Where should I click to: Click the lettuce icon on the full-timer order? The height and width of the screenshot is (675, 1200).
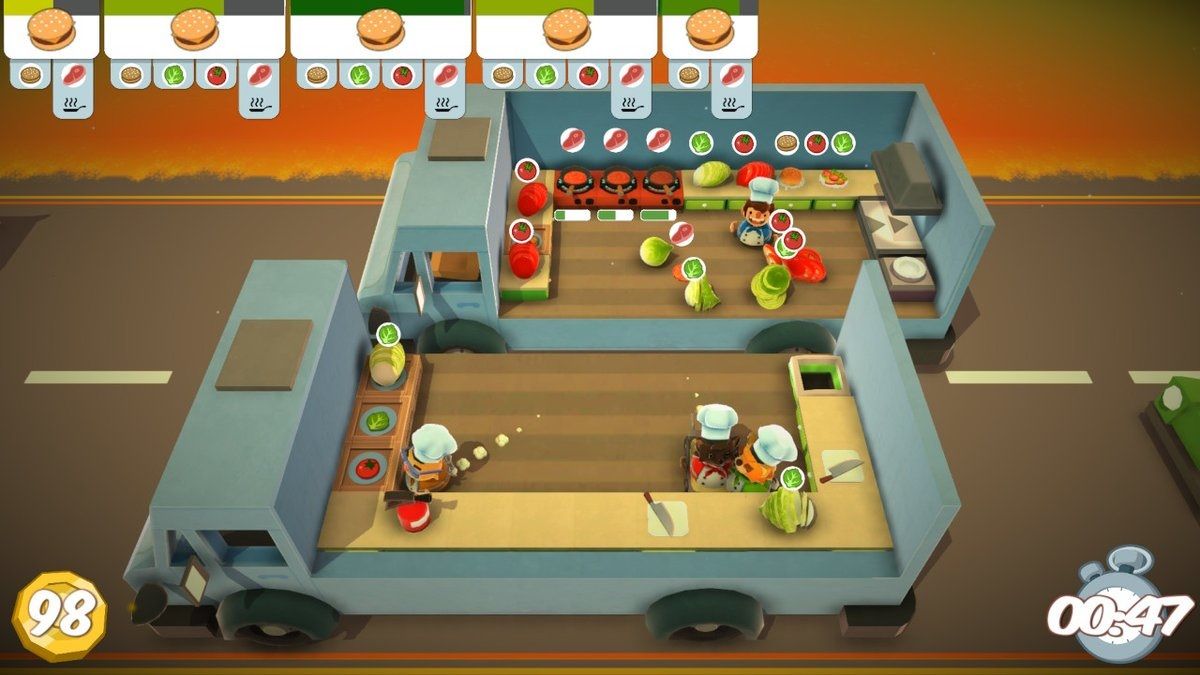pyautogui.click(x=359, y=75)
